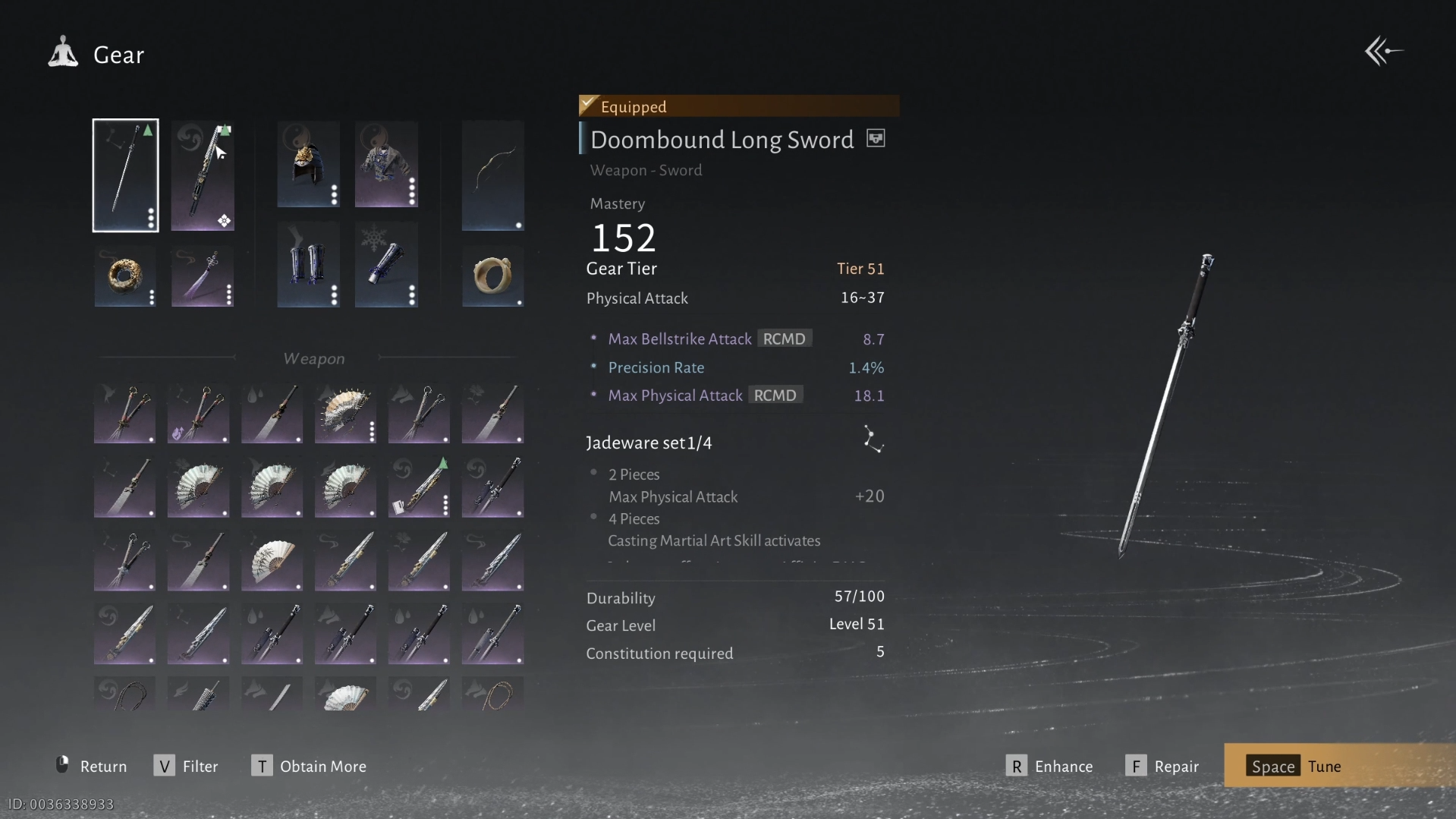Select the equipped purple tassel accessory slot
The image size is (1456, 819).
[x=203, y=276]
